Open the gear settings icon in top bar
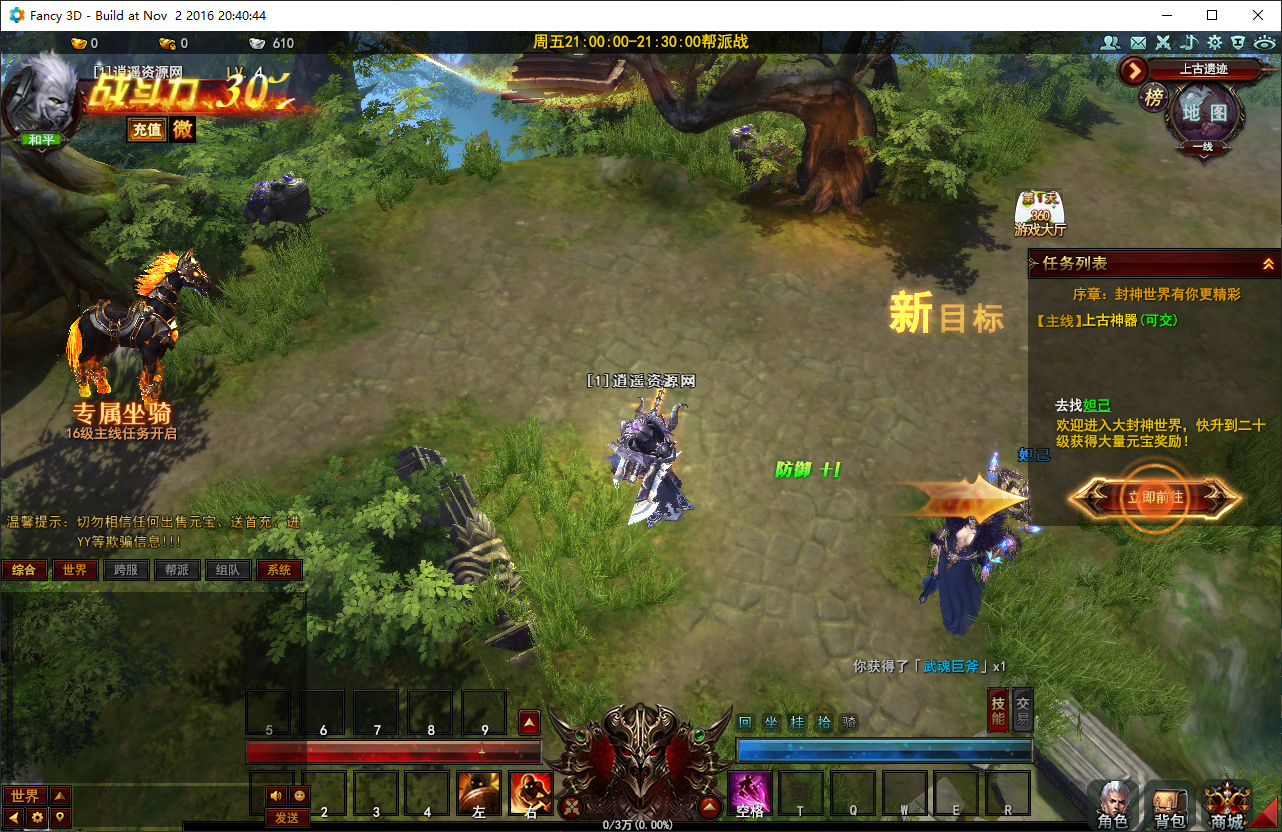The image size is (1282, 832). click(1214, 43)
